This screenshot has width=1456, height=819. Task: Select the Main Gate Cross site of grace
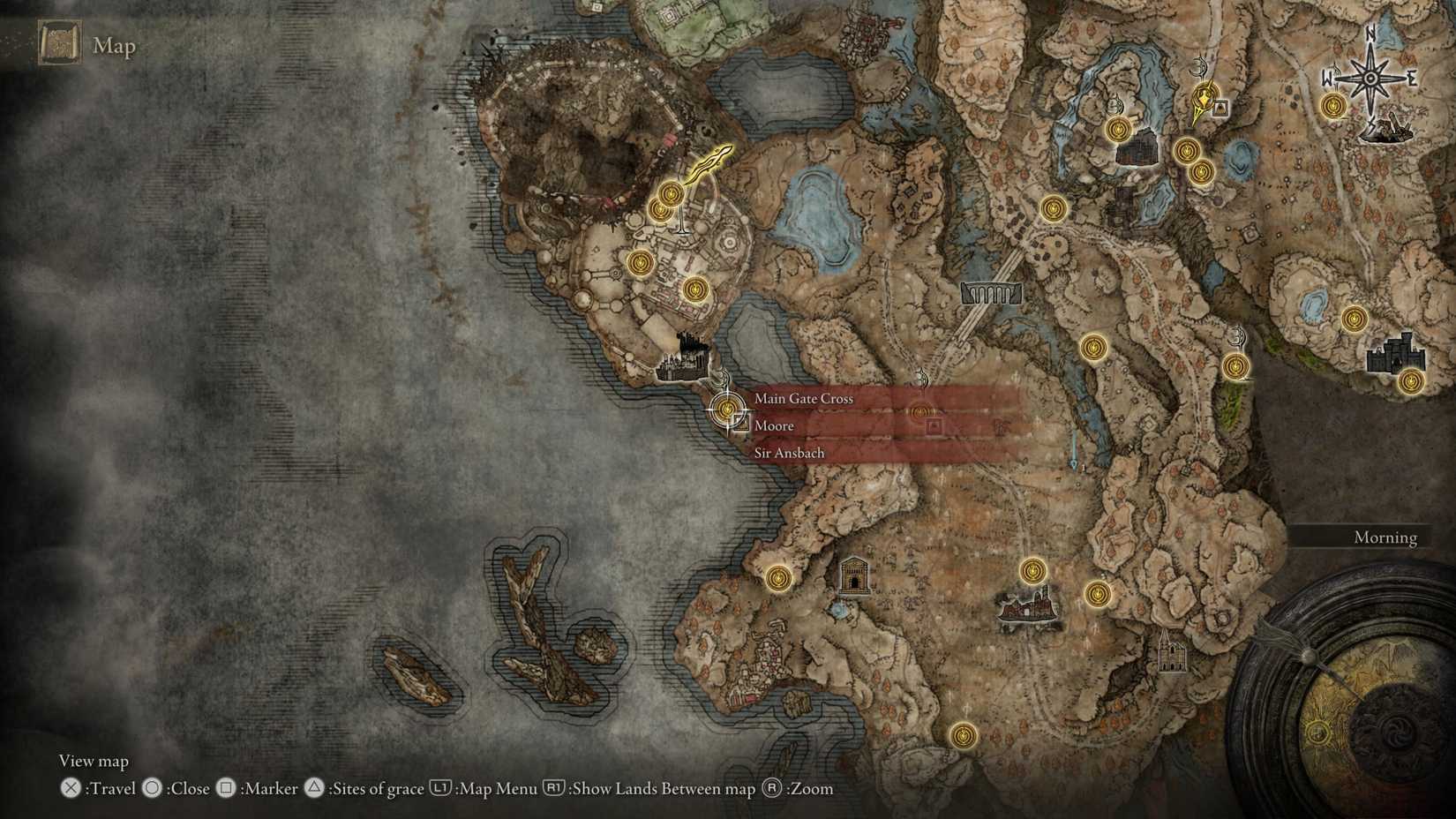pyautogui.click(x=803, y=398)
